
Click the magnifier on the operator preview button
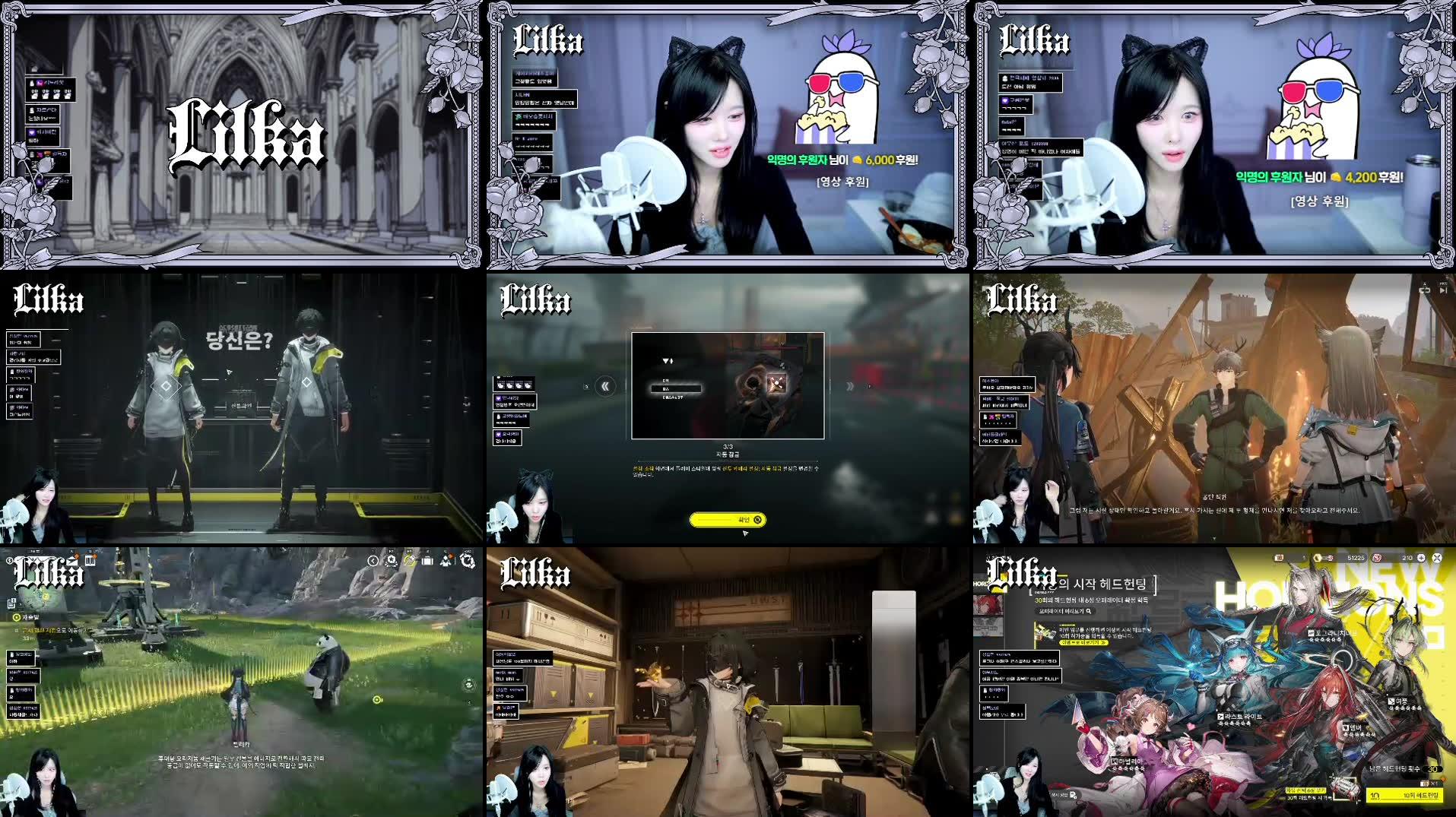(x=1089, y=613)
